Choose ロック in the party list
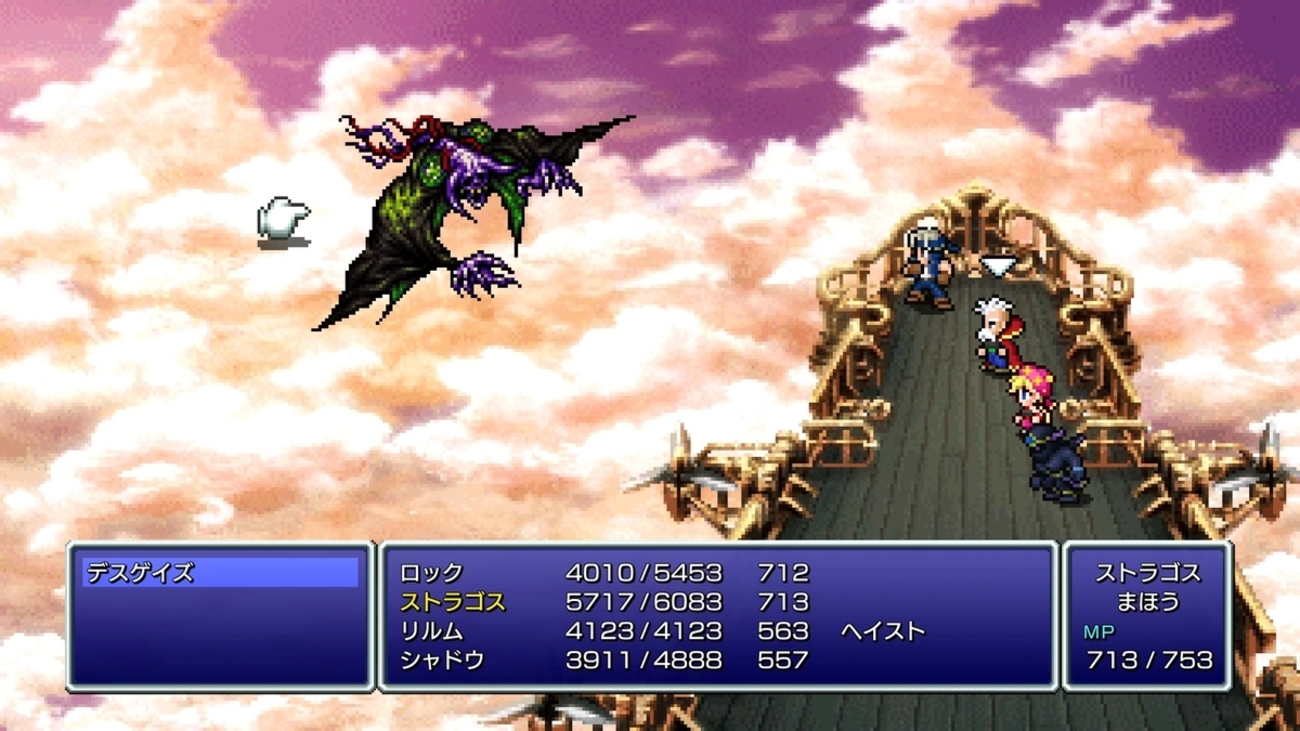Image resolution: width=1300 pixels, height=731 pixels. pyautogui.click(x=432, y=573)
